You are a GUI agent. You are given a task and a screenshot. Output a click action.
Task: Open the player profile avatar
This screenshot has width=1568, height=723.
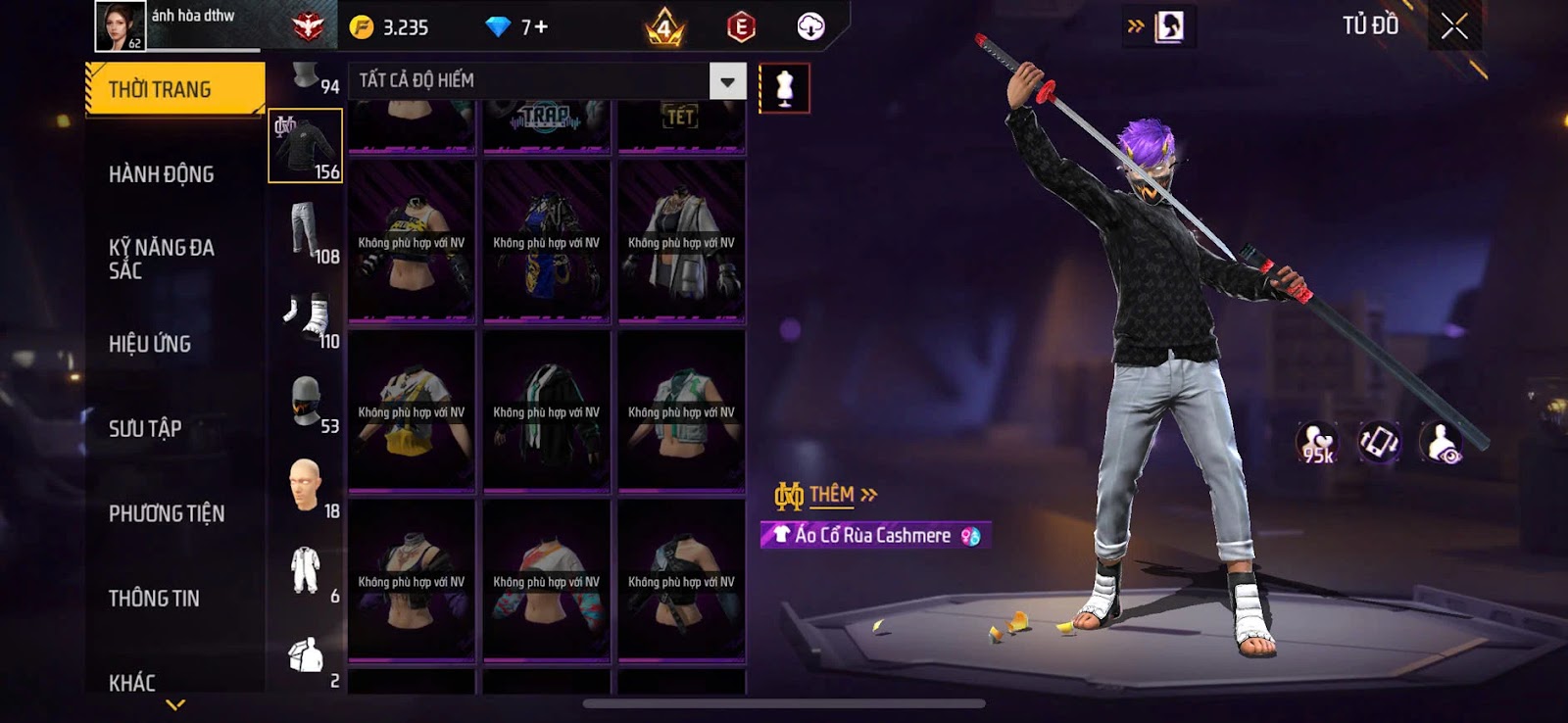[120, 26]
